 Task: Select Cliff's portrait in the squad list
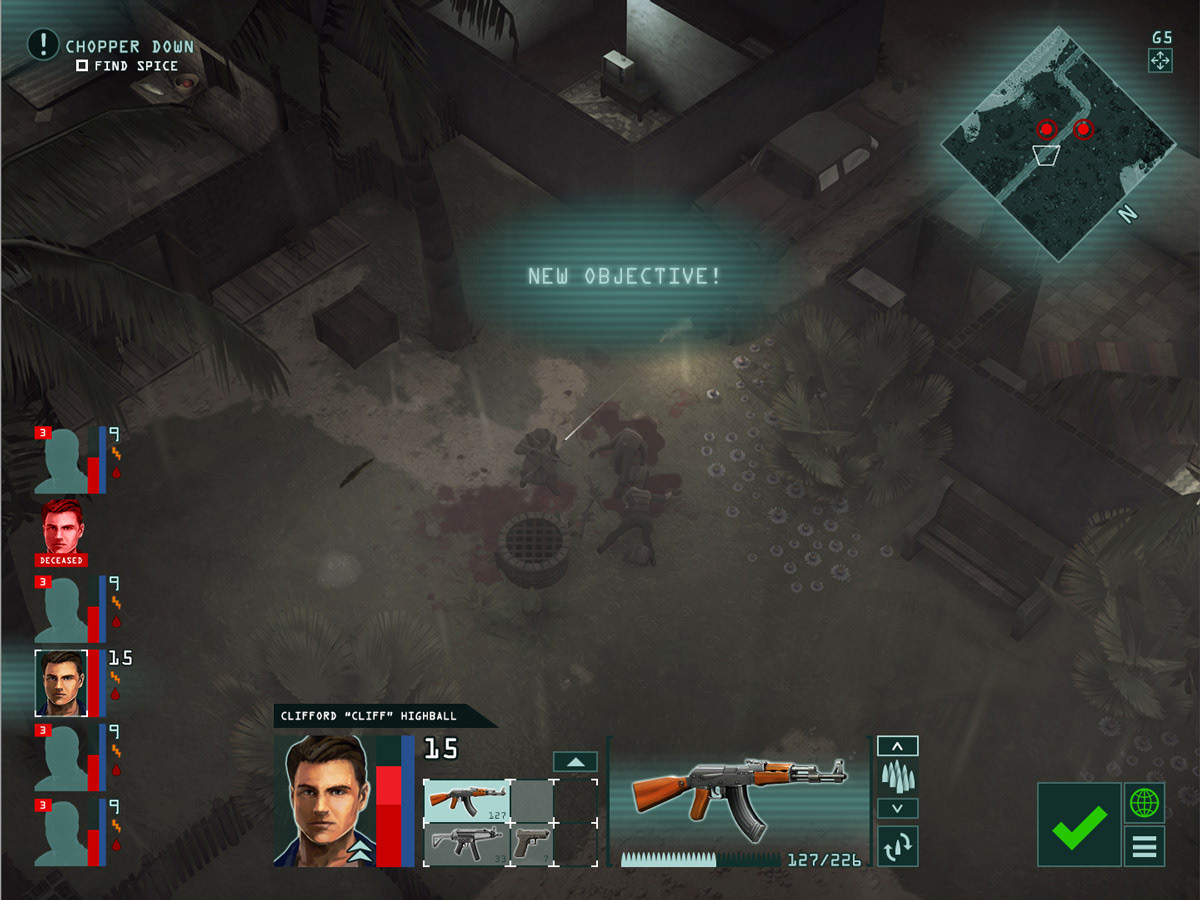point(61,683)
